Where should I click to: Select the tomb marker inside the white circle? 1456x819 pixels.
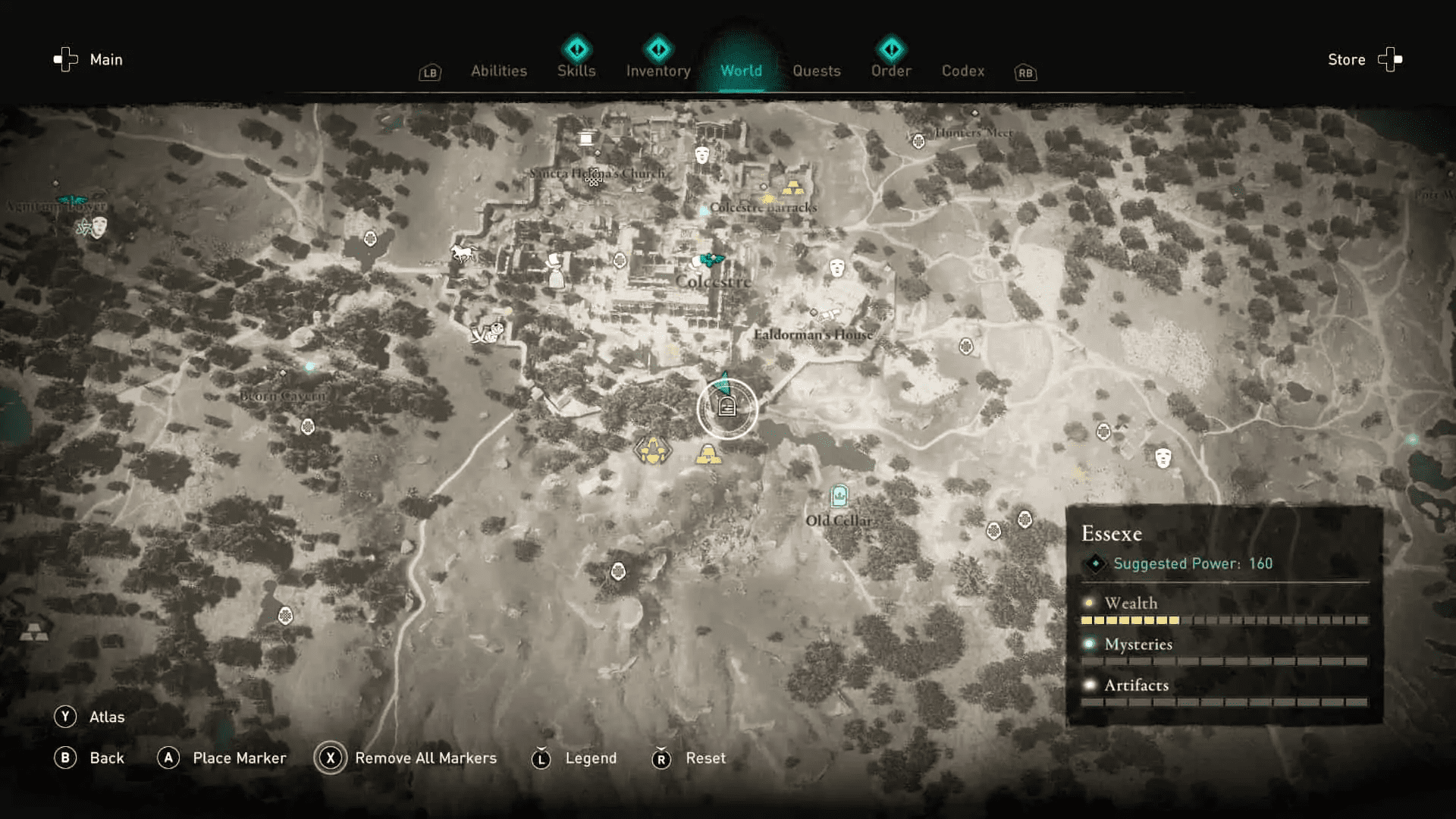click(x=726, y=407)
